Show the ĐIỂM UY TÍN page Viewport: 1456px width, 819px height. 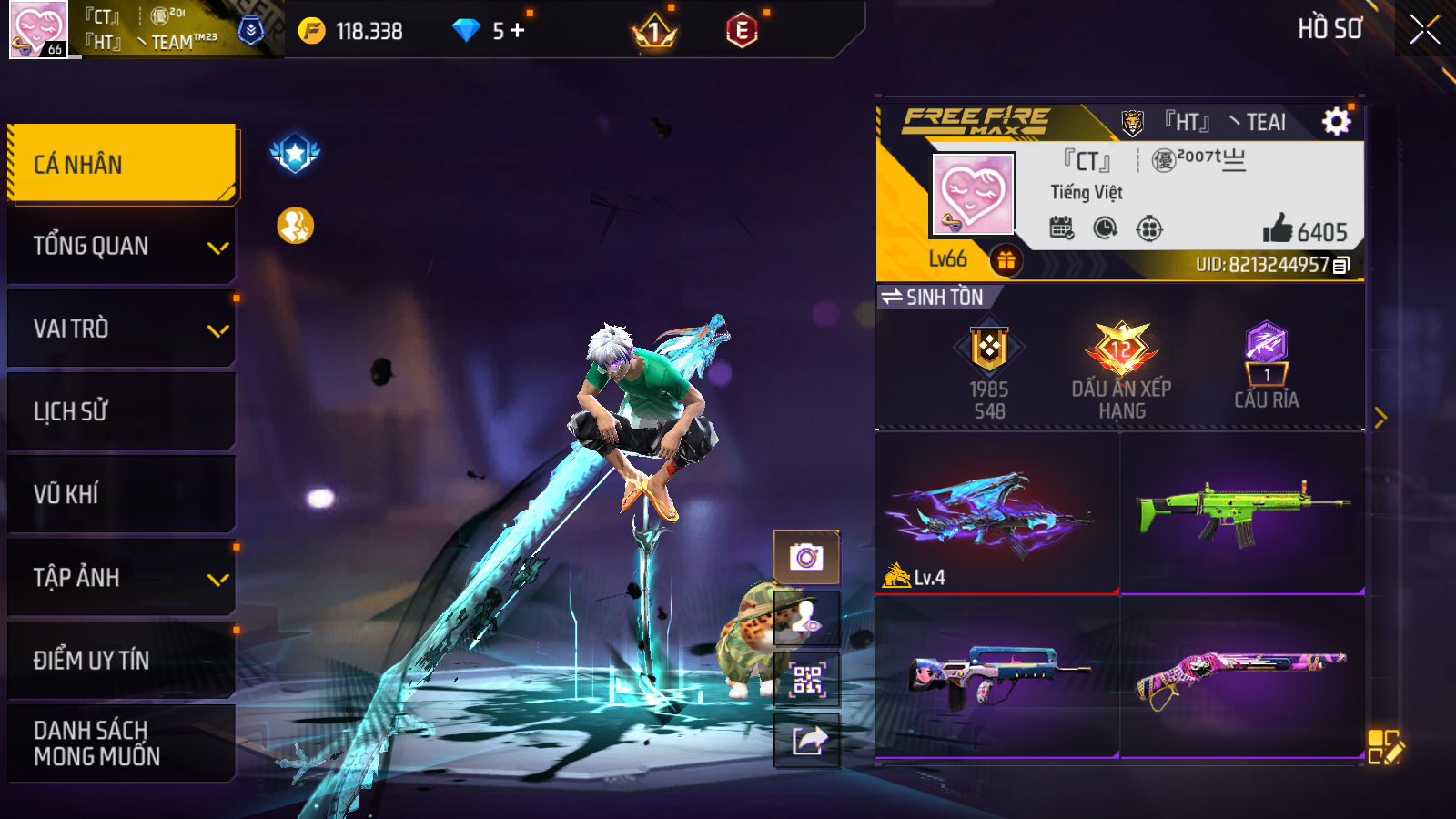(121, 660)
